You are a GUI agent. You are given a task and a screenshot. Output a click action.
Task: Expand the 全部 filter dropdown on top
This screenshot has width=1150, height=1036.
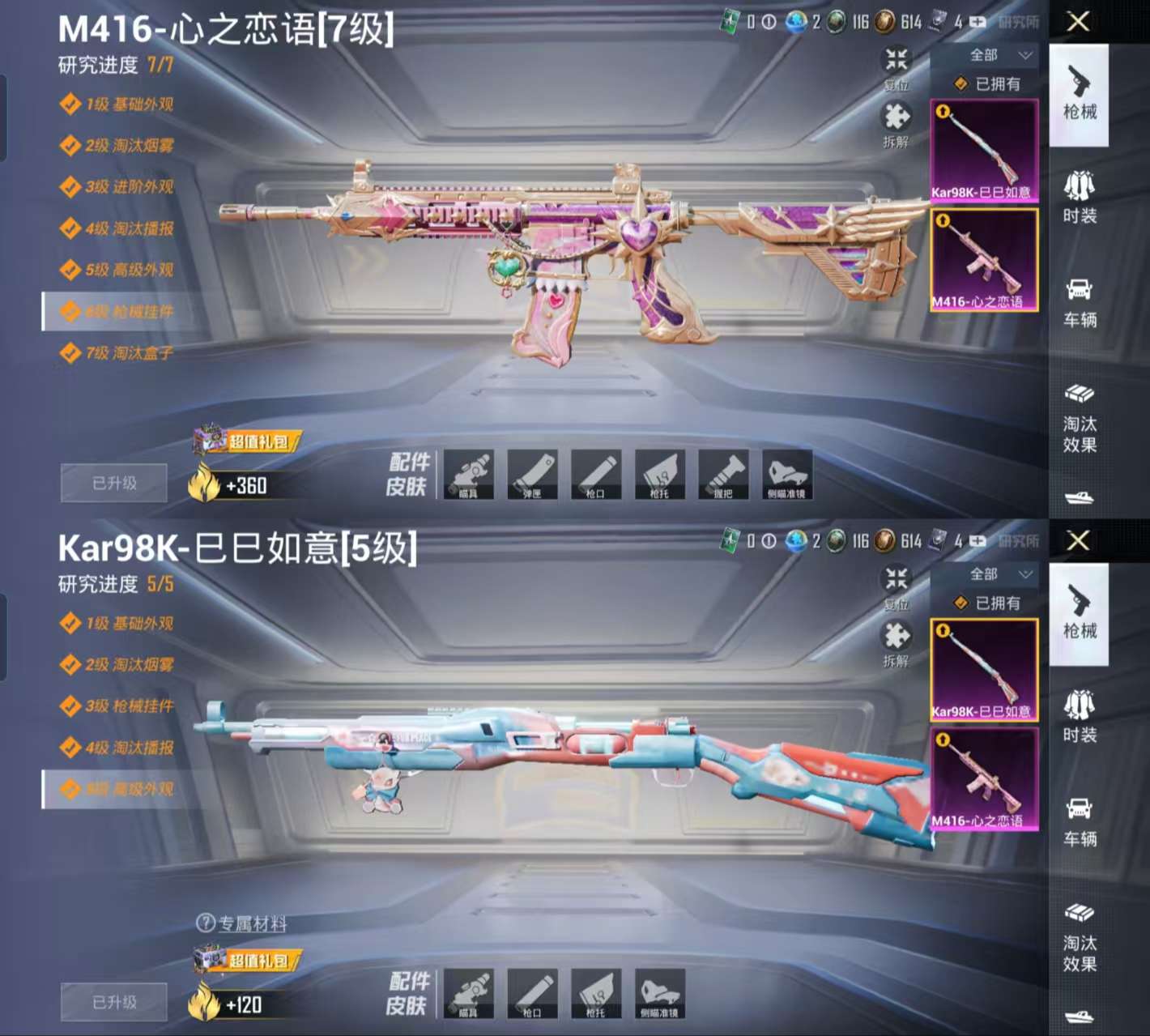tap(985, 56)
